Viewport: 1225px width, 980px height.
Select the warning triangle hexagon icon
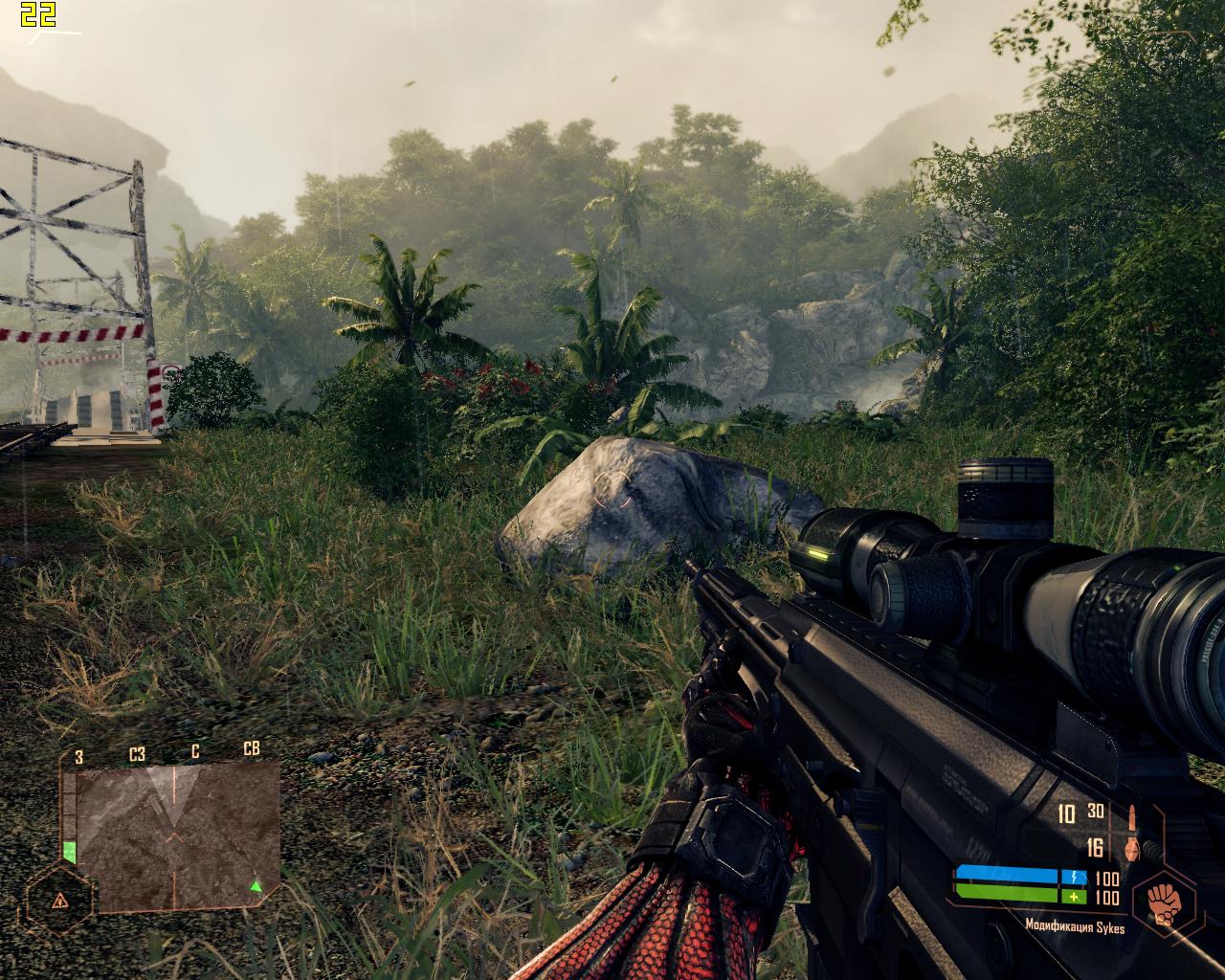click(x=59, y=900)
